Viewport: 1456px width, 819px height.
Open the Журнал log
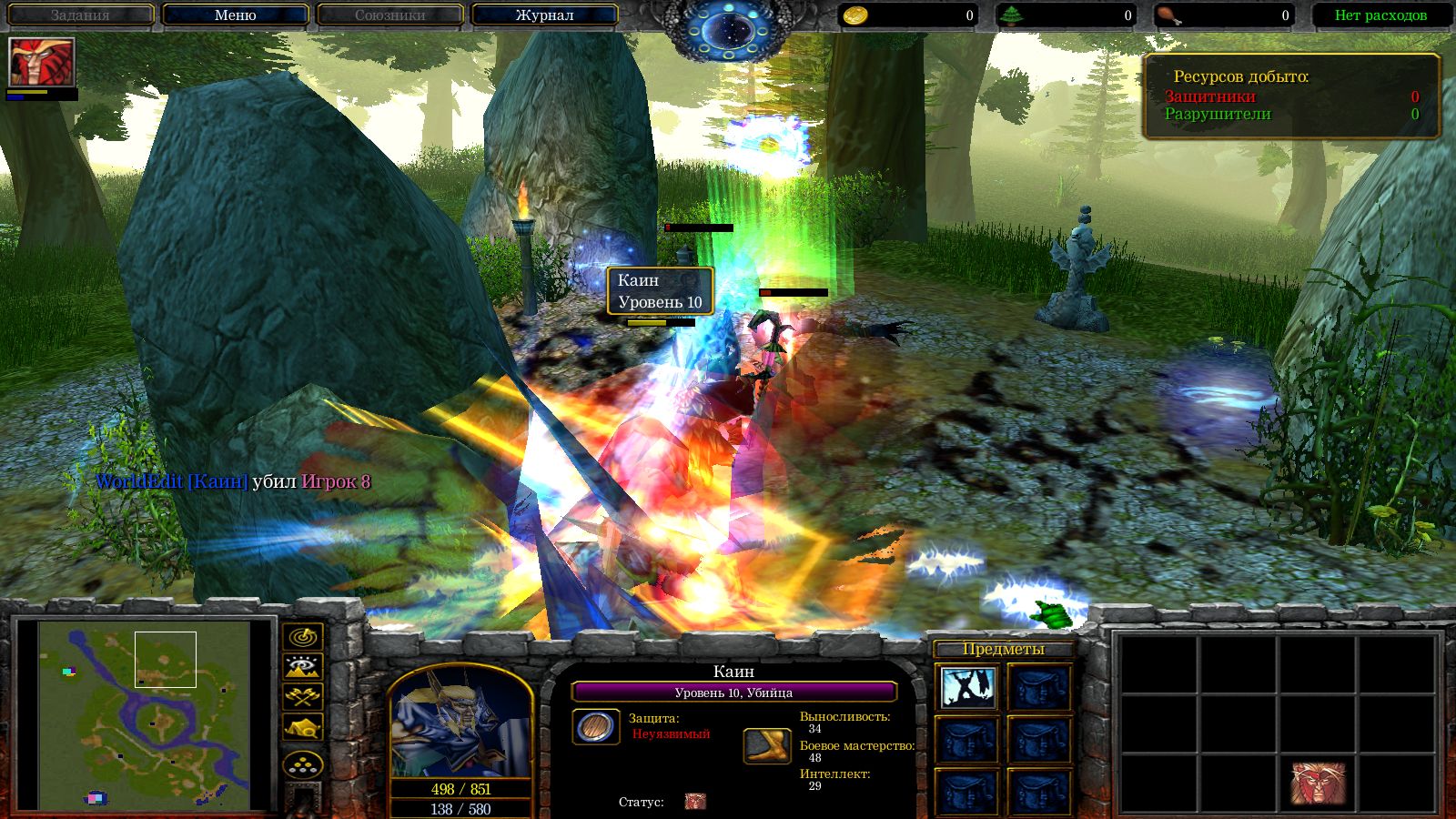(x=544, y=15)
